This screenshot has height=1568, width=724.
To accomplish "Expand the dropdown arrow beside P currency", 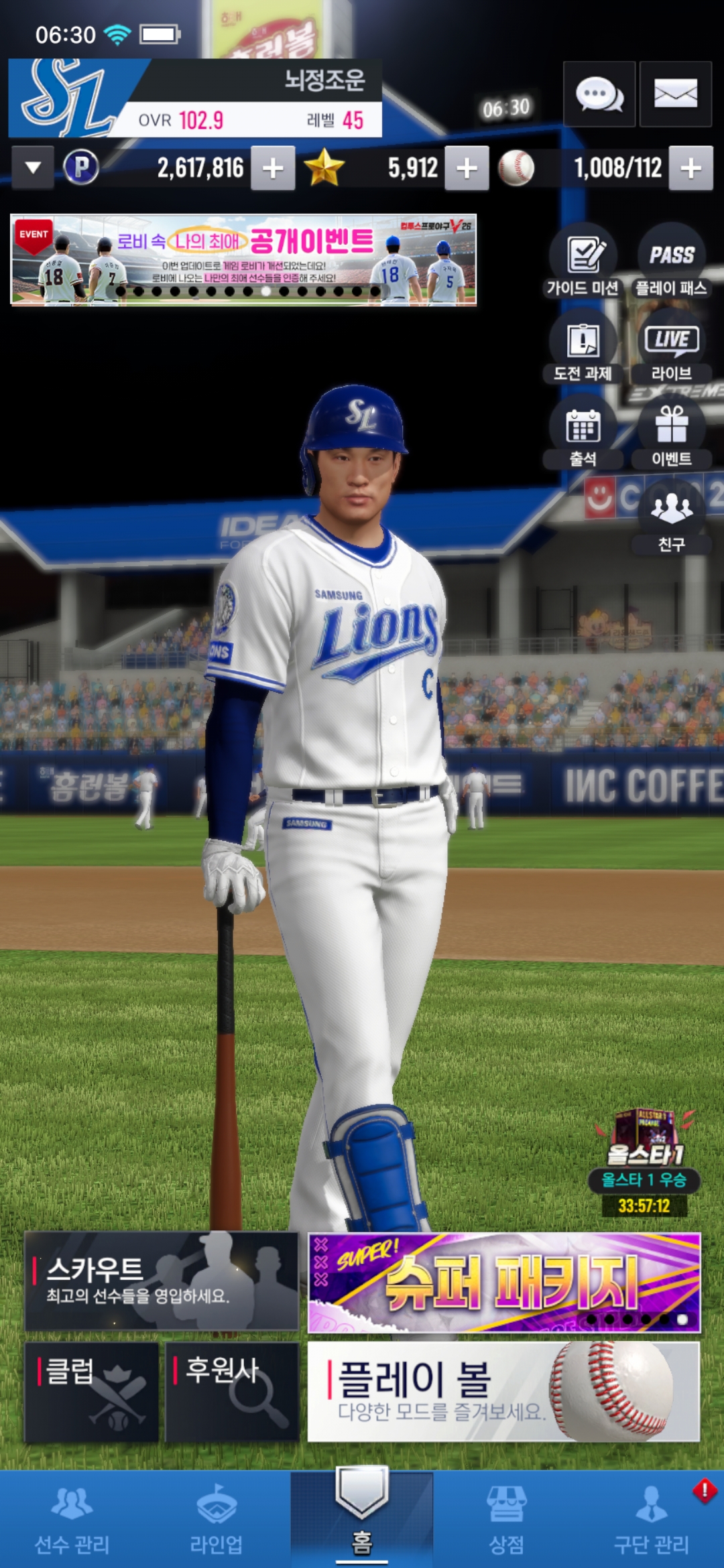I will [x=33, y=168].
